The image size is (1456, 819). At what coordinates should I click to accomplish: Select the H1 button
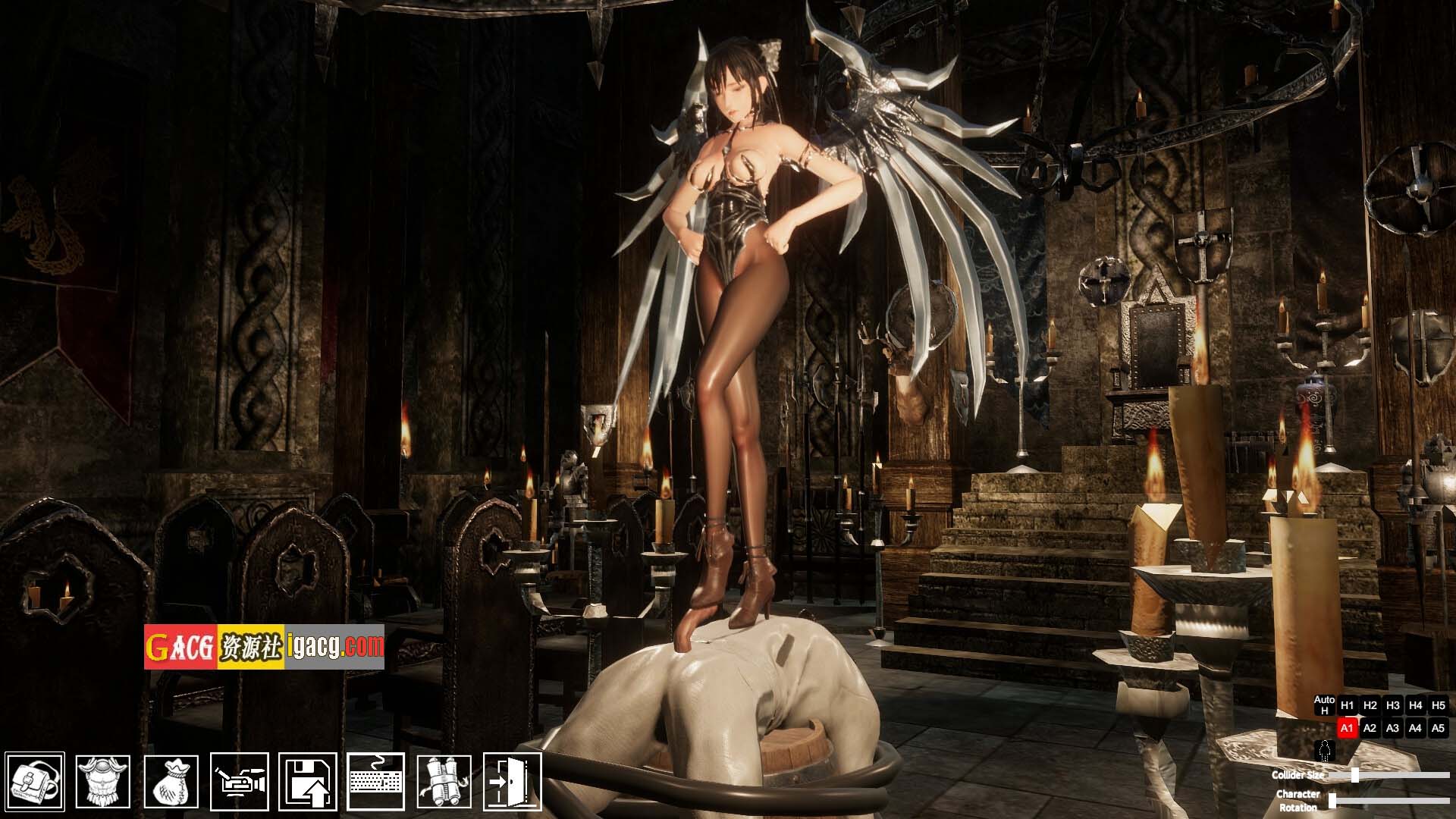pyautogui.click(x=1347, y=705)
